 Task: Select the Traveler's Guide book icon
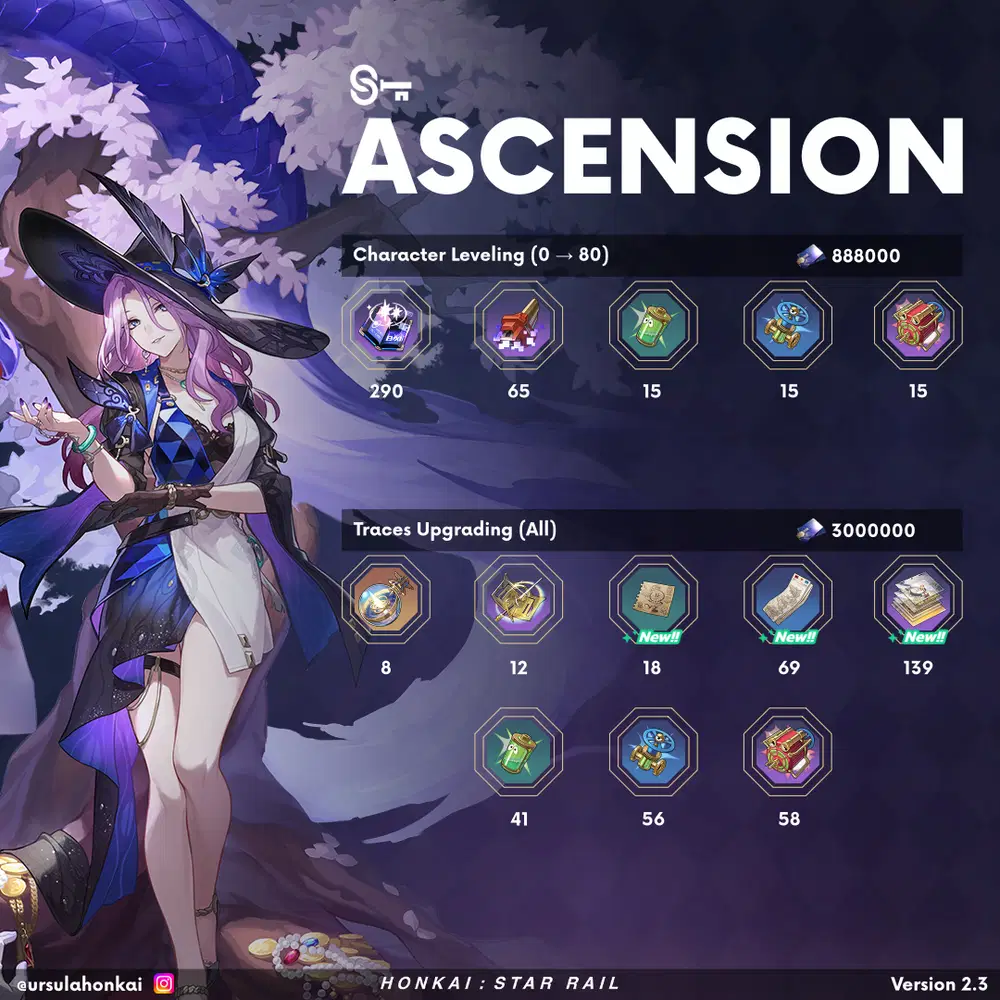tap(386, 326)
